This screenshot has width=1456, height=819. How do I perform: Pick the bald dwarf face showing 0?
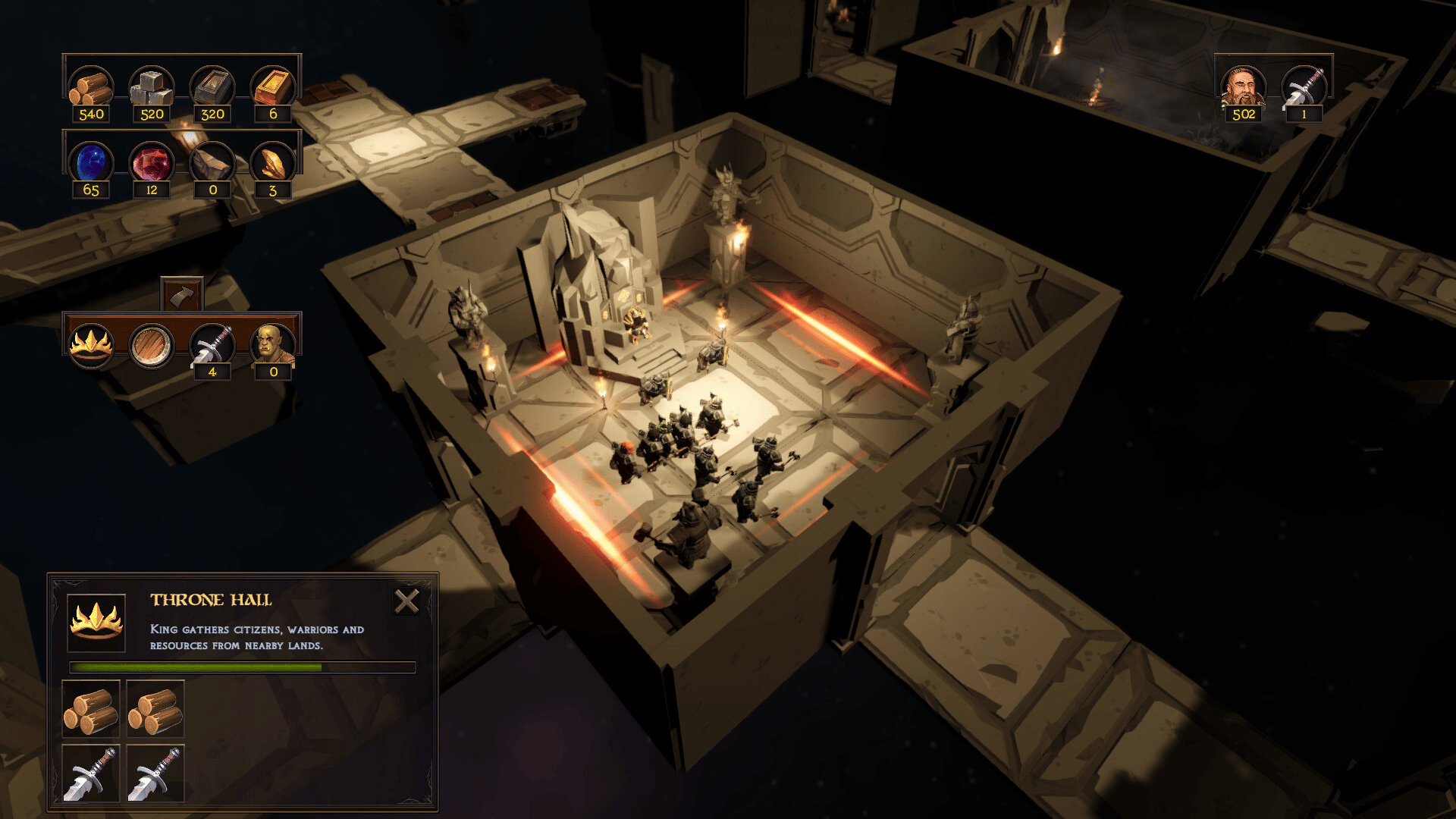(273, 346)
